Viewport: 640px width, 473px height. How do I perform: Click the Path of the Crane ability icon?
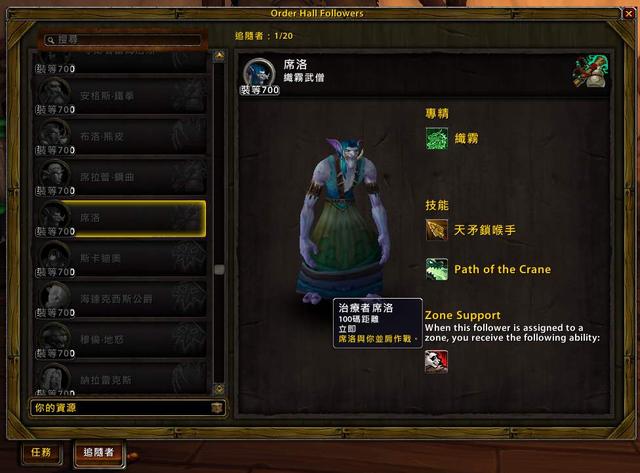coord(436,269)
